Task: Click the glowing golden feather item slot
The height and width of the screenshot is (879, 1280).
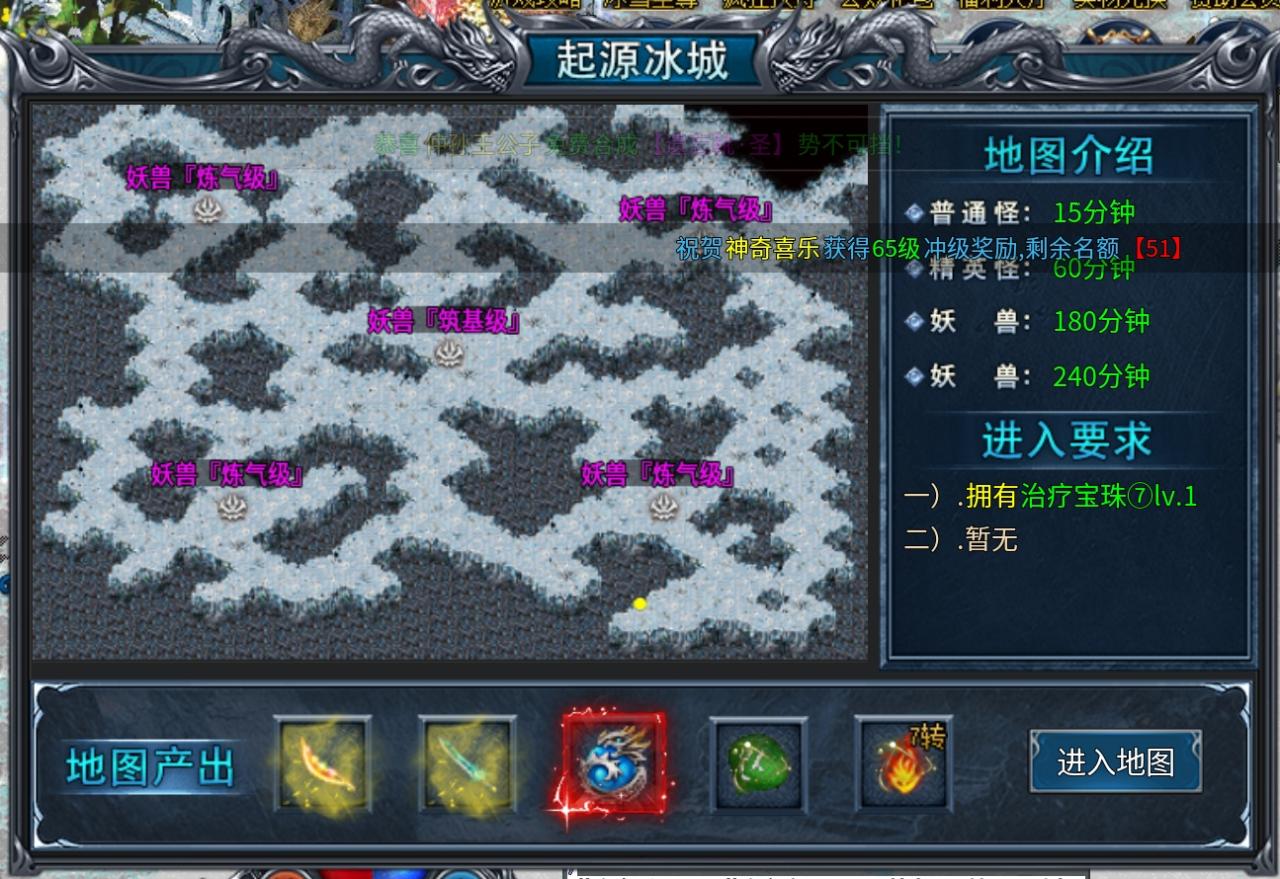Action: 324,764
